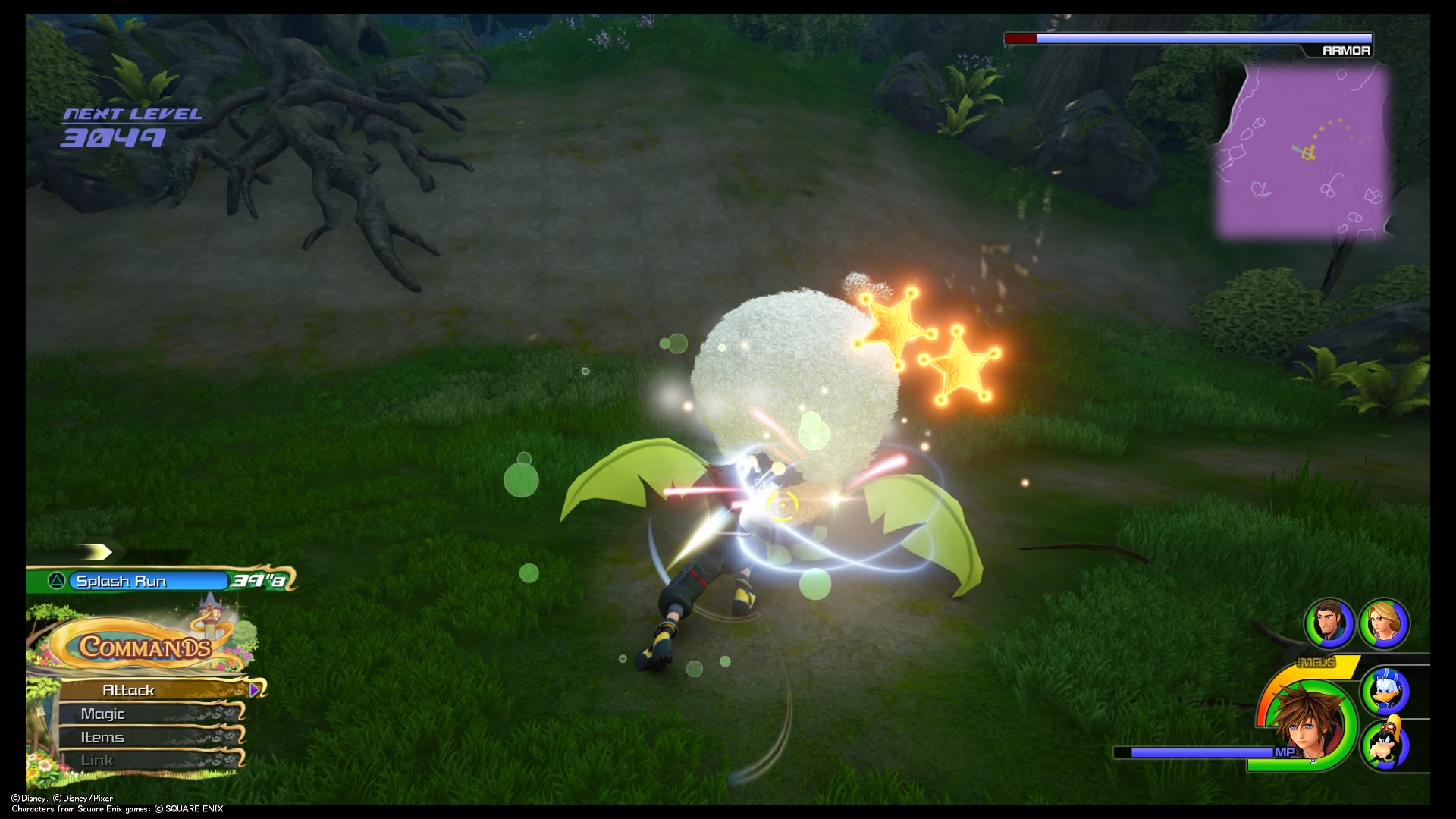Click the triangle button prompt icon
Viewport: 1456px width, 819px height.
point(57,581)
